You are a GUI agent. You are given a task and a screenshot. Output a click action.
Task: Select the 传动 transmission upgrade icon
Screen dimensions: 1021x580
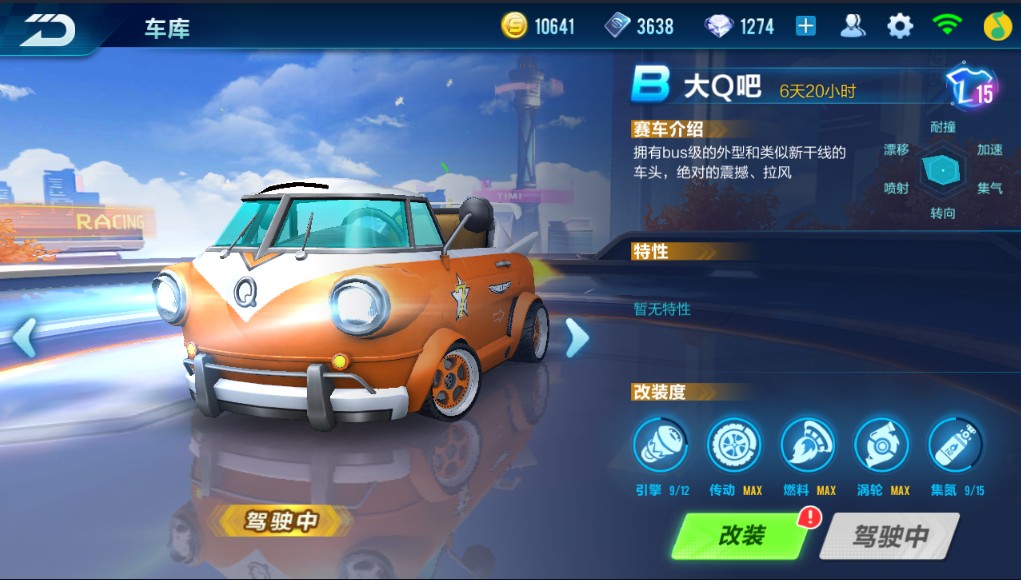pos(734,445)
